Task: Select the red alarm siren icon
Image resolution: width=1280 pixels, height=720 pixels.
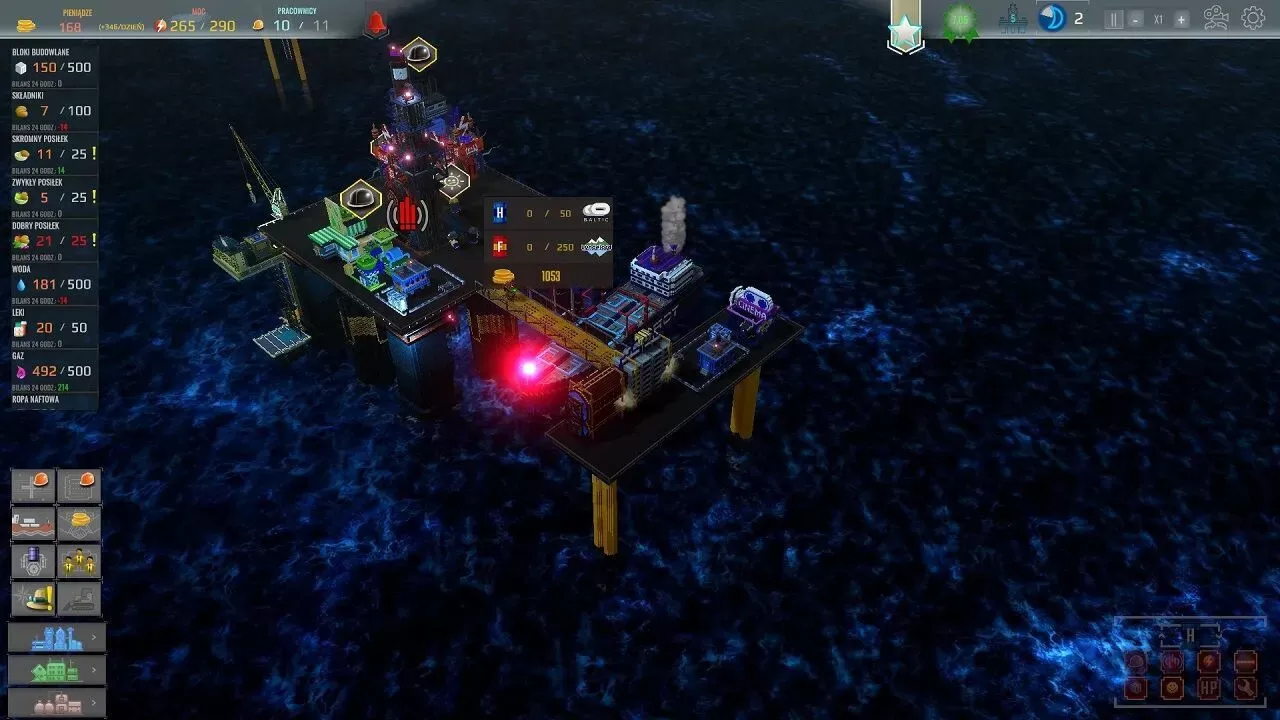Action: (x=376, y=22)
